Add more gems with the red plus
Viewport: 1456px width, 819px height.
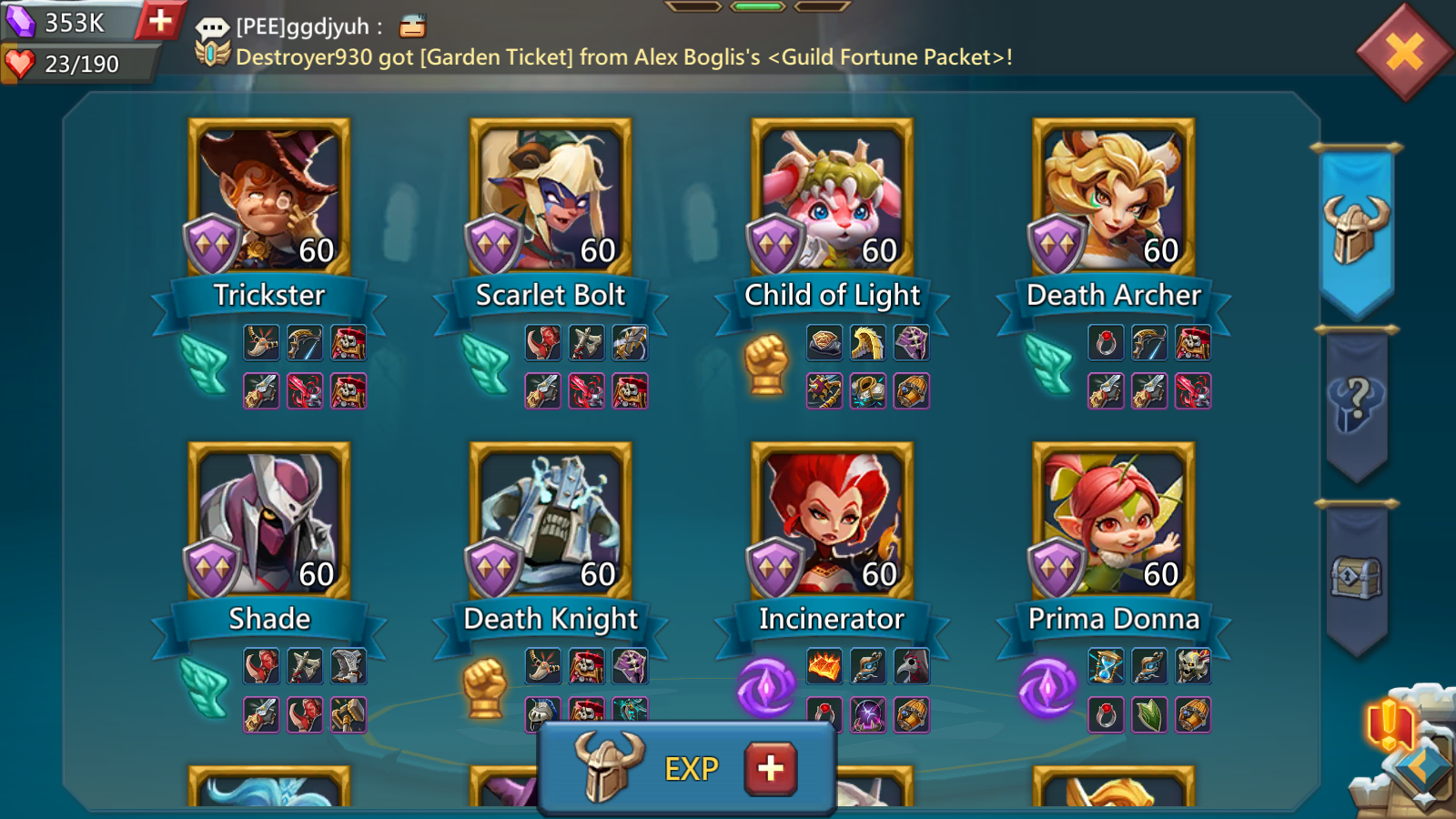(x=160, y=20)
